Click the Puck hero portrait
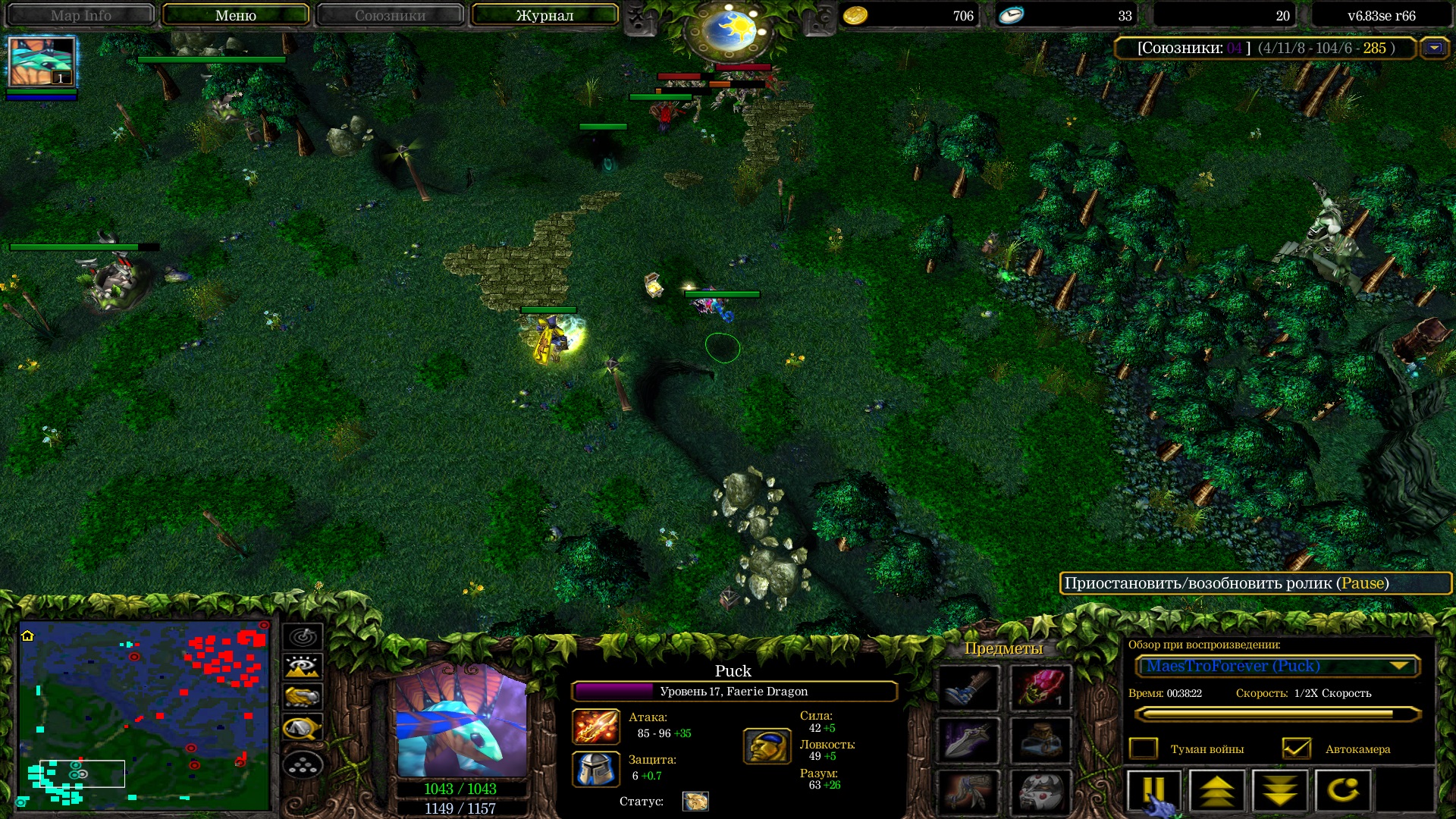Screen dimensions: 1456x819 point(461,720)
